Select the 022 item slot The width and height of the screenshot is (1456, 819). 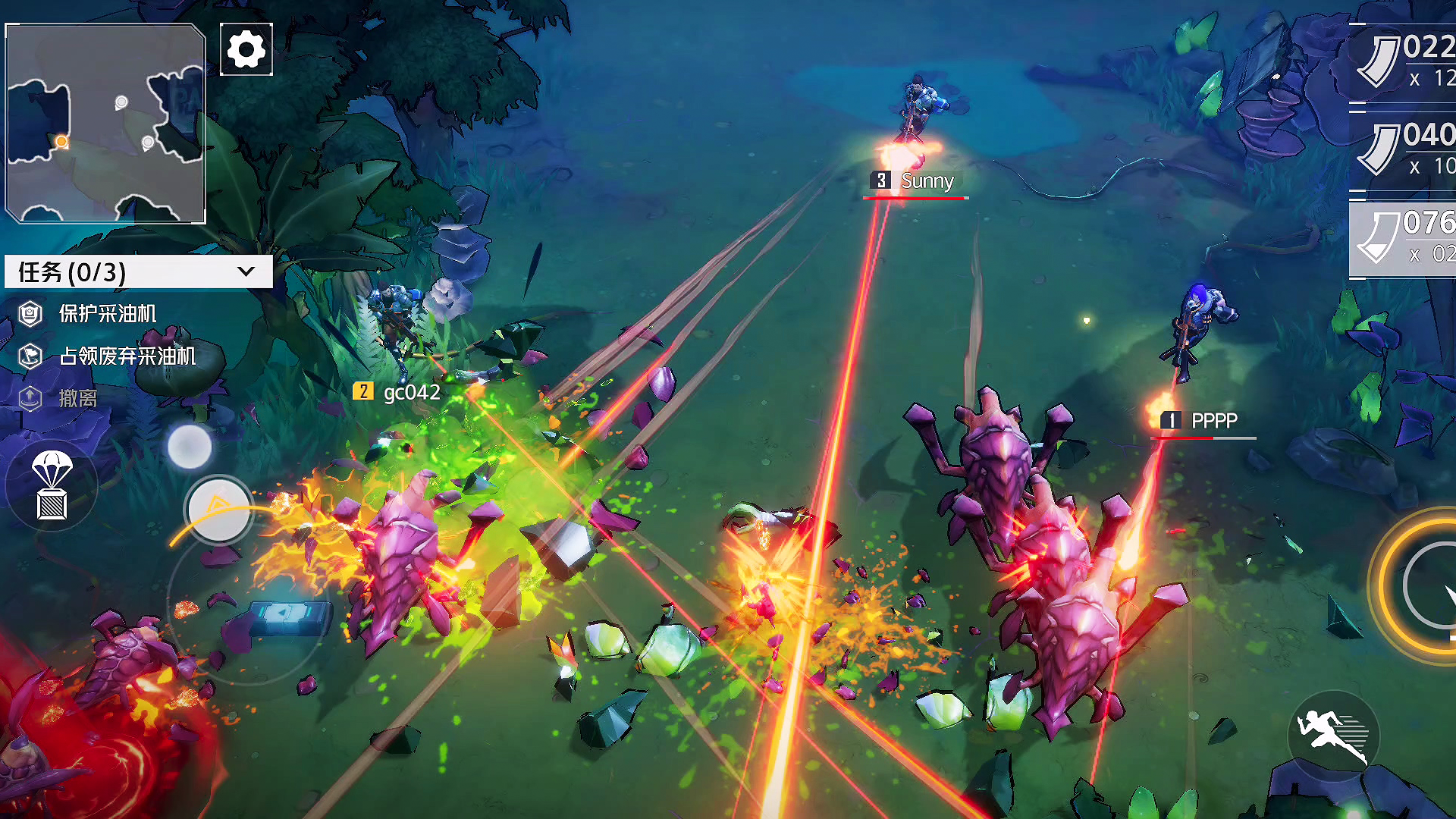[1404, 62]
